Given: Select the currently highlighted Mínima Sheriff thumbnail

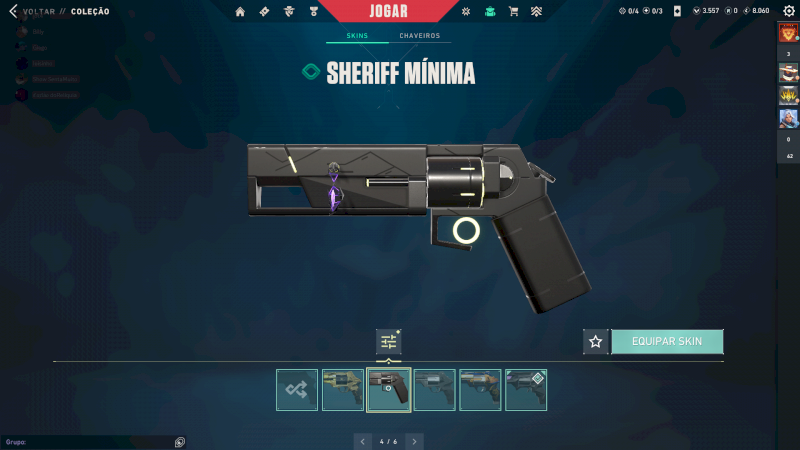Looking at the screenshot, I should pos(389,390).
